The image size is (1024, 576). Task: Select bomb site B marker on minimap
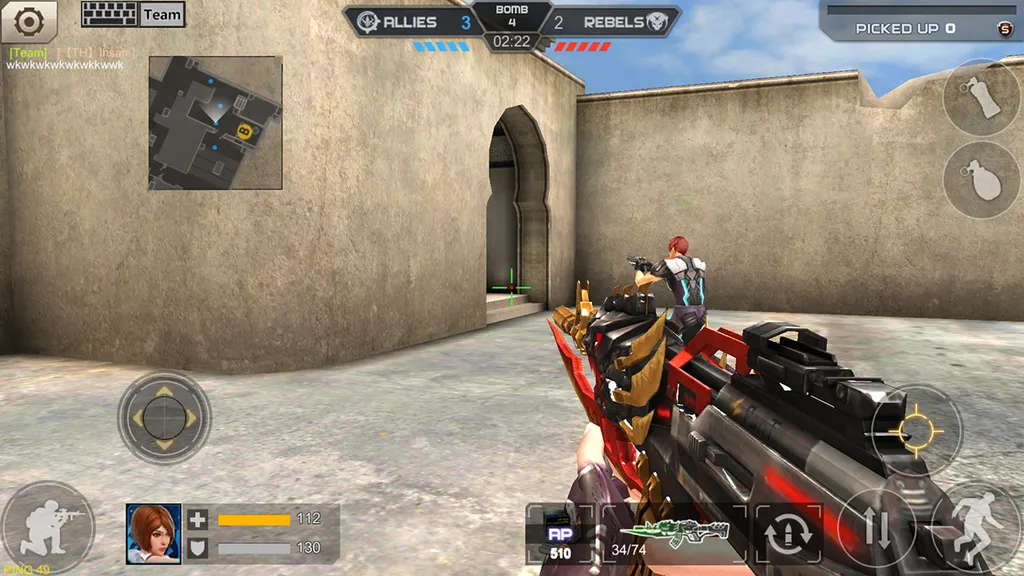pyautogui.click(x=243, y=130)
